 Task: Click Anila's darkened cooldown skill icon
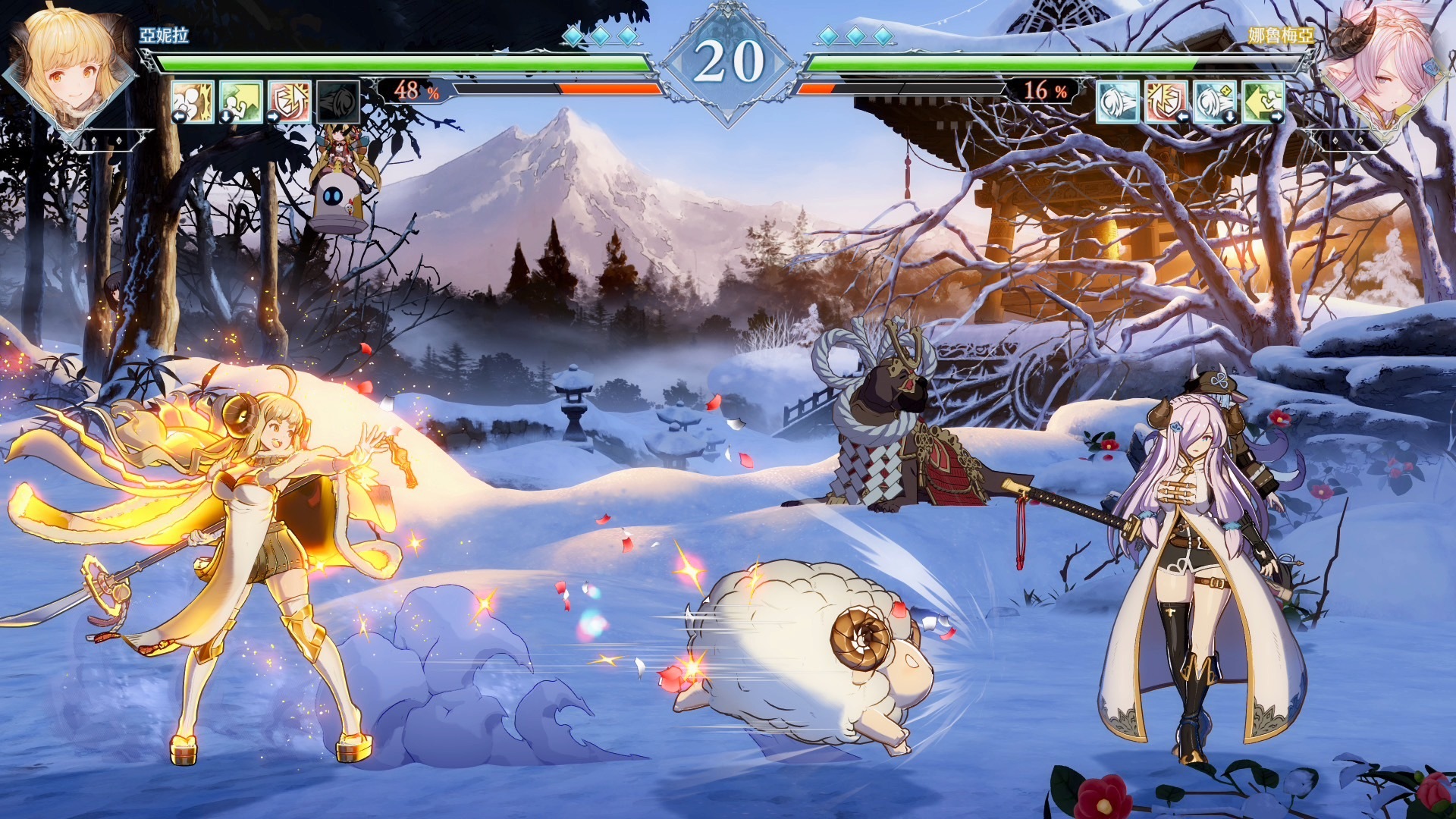[x=337, y=101]
